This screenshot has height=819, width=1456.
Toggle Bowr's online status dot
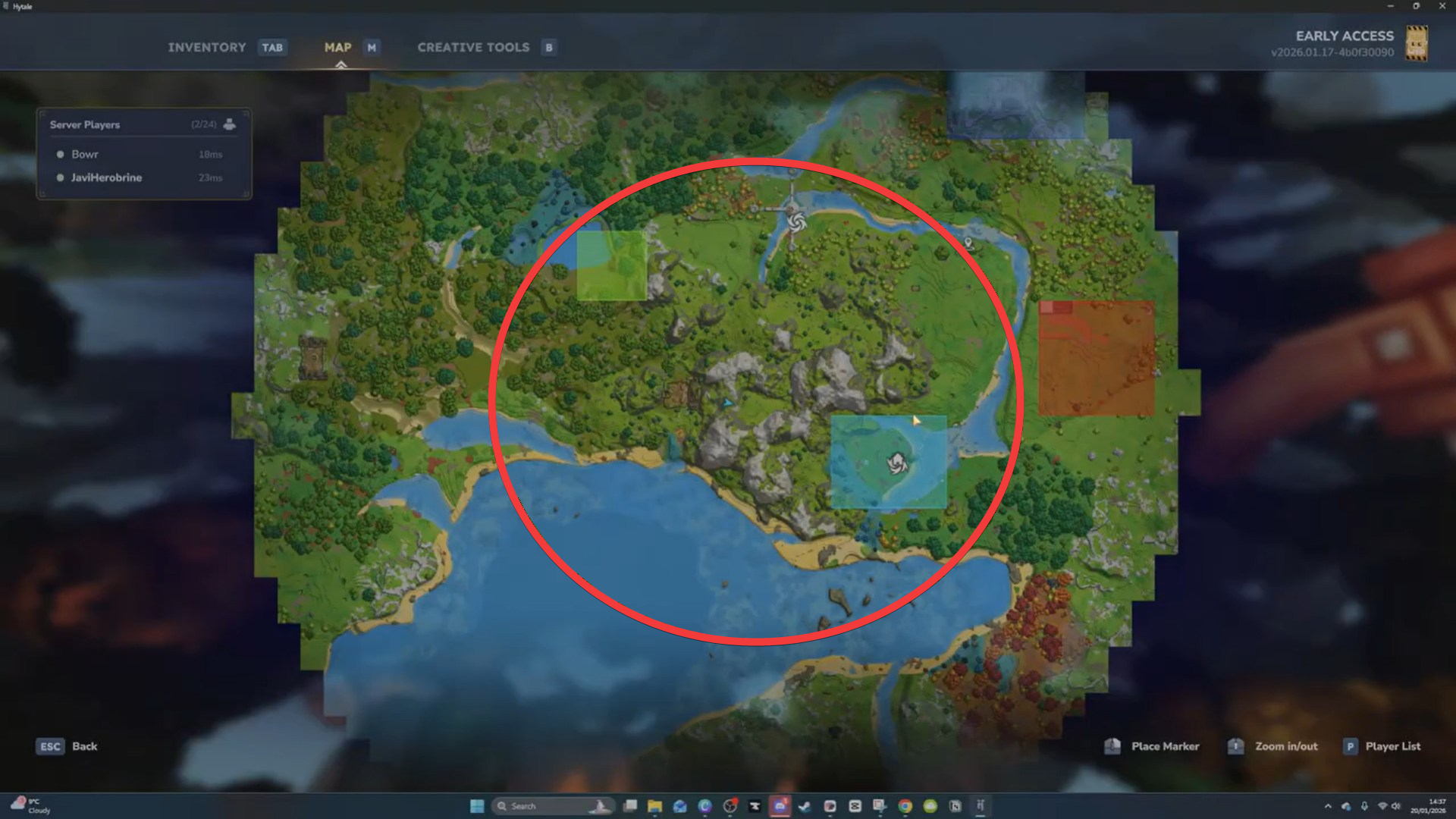60,154
